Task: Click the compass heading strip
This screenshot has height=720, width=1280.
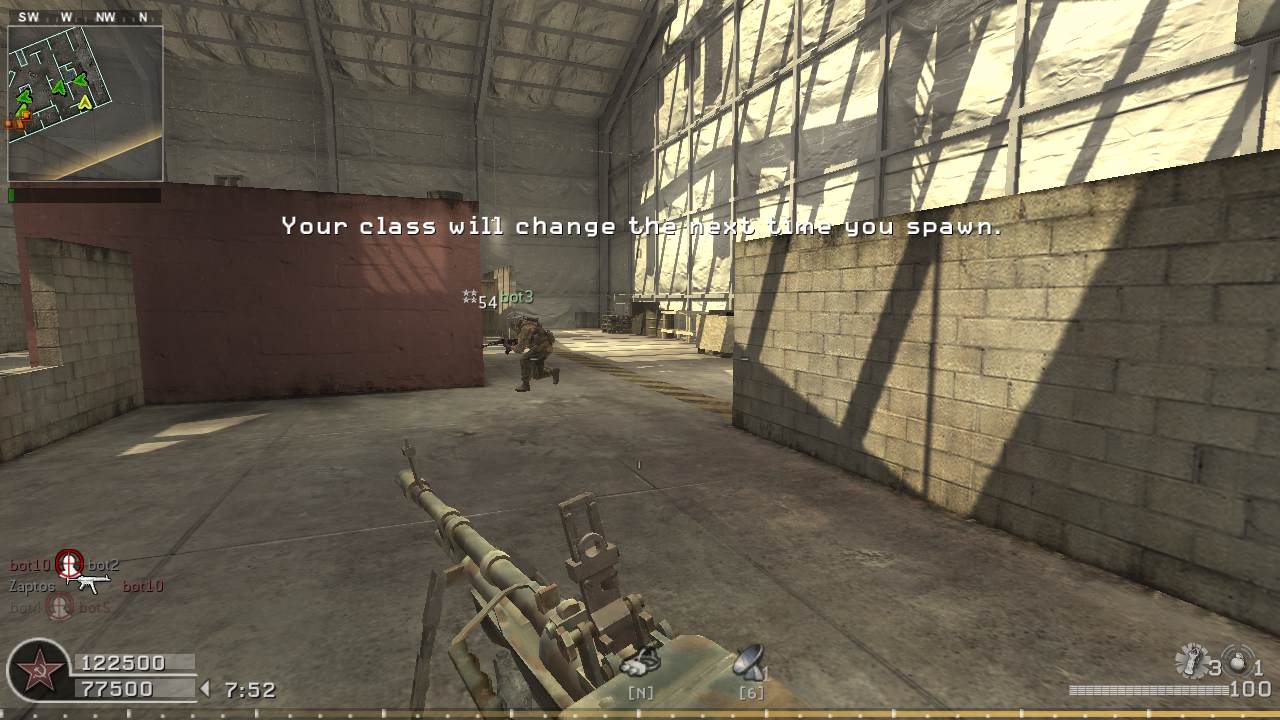Action: [x=85, y=17]
